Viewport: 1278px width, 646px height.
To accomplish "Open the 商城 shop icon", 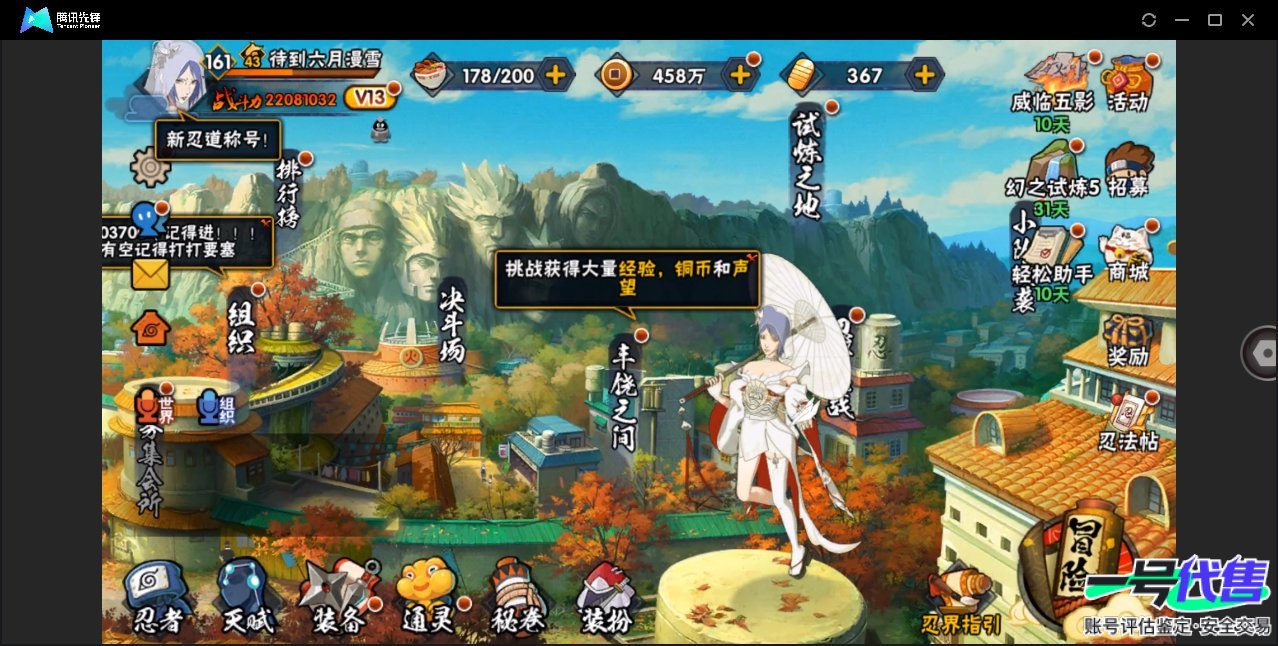I will pyautogui.click(x=1127, y=254).
